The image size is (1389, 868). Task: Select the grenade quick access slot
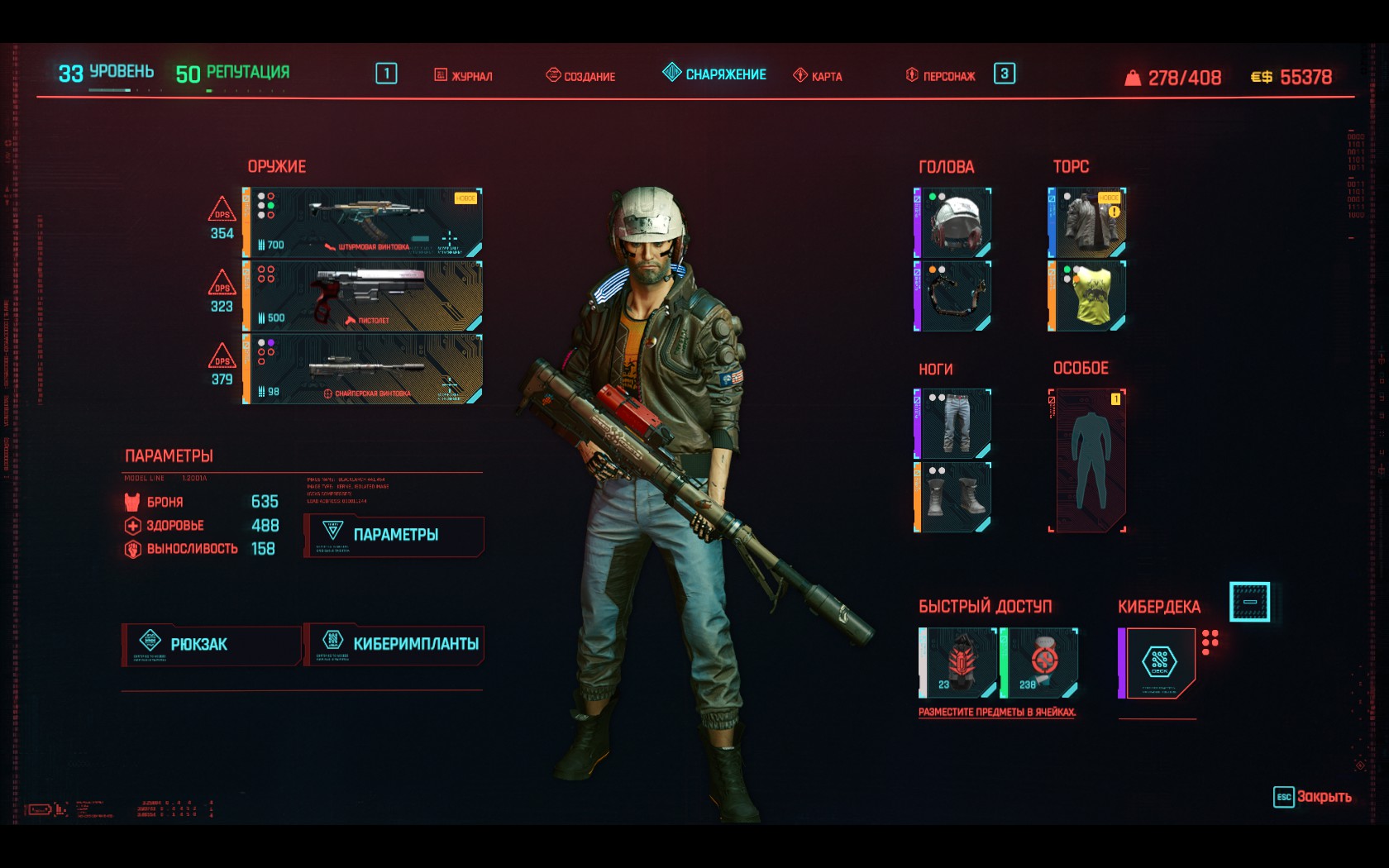click(x=958, y=663)
